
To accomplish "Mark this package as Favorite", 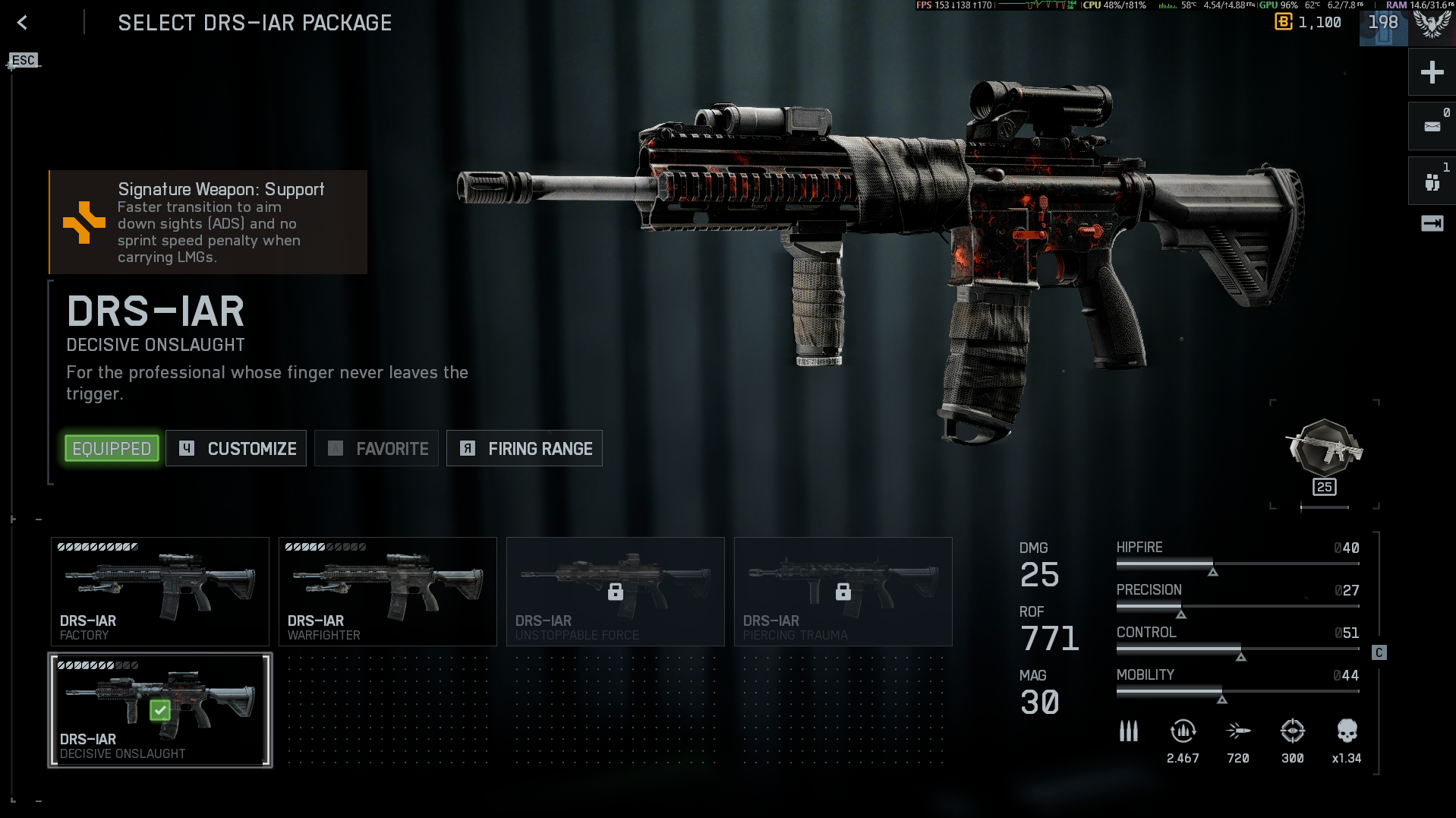I will [377, 449].
